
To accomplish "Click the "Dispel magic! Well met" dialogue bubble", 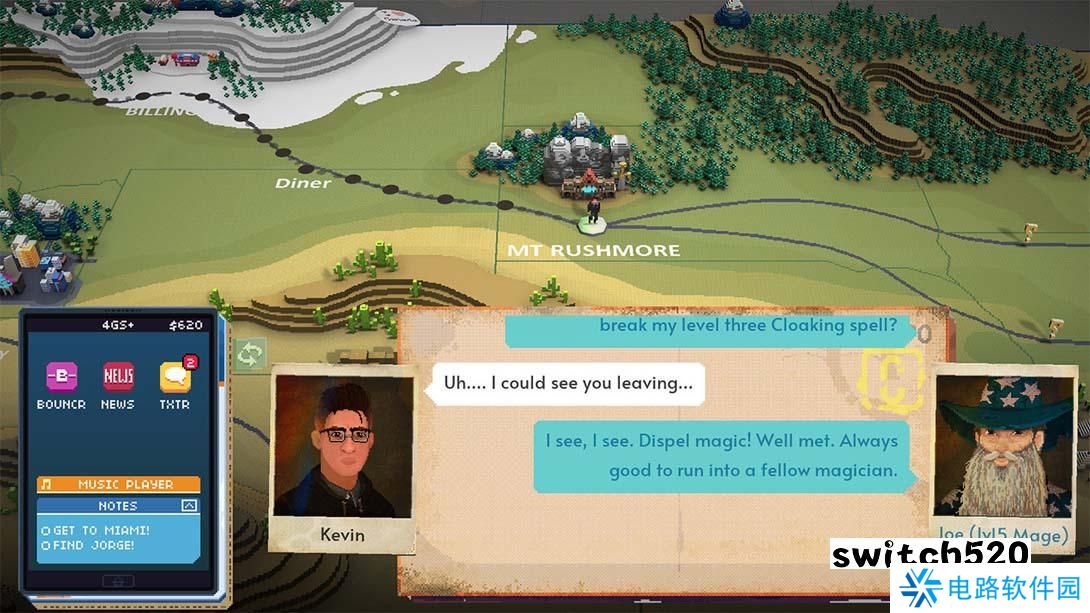I will 722,455.
